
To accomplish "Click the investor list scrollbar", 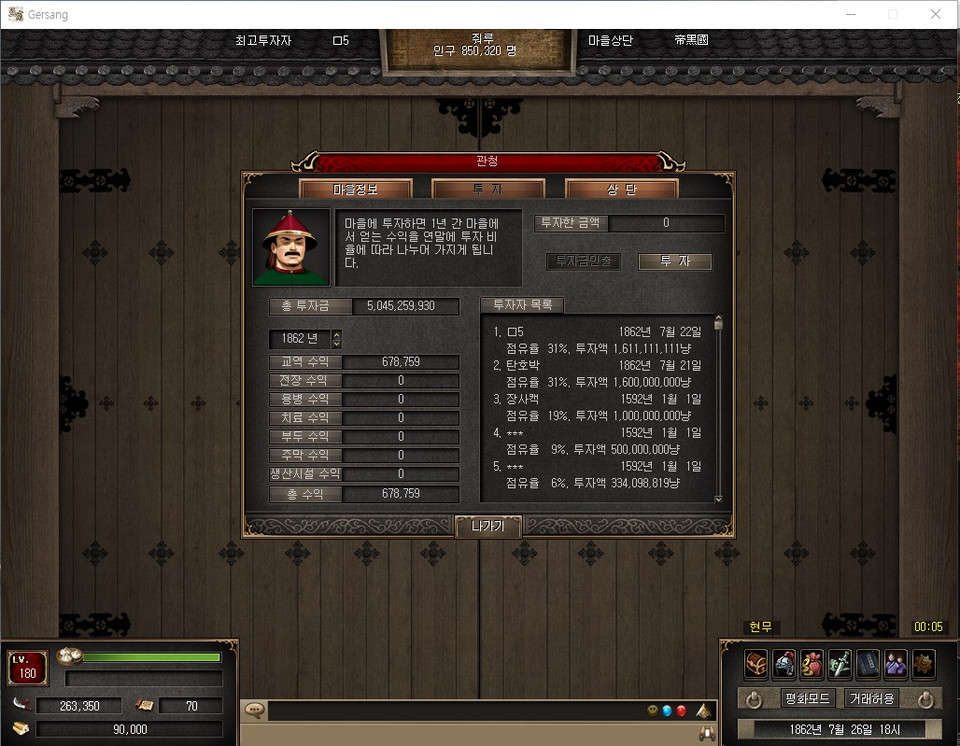I will [x=717, y=410].
